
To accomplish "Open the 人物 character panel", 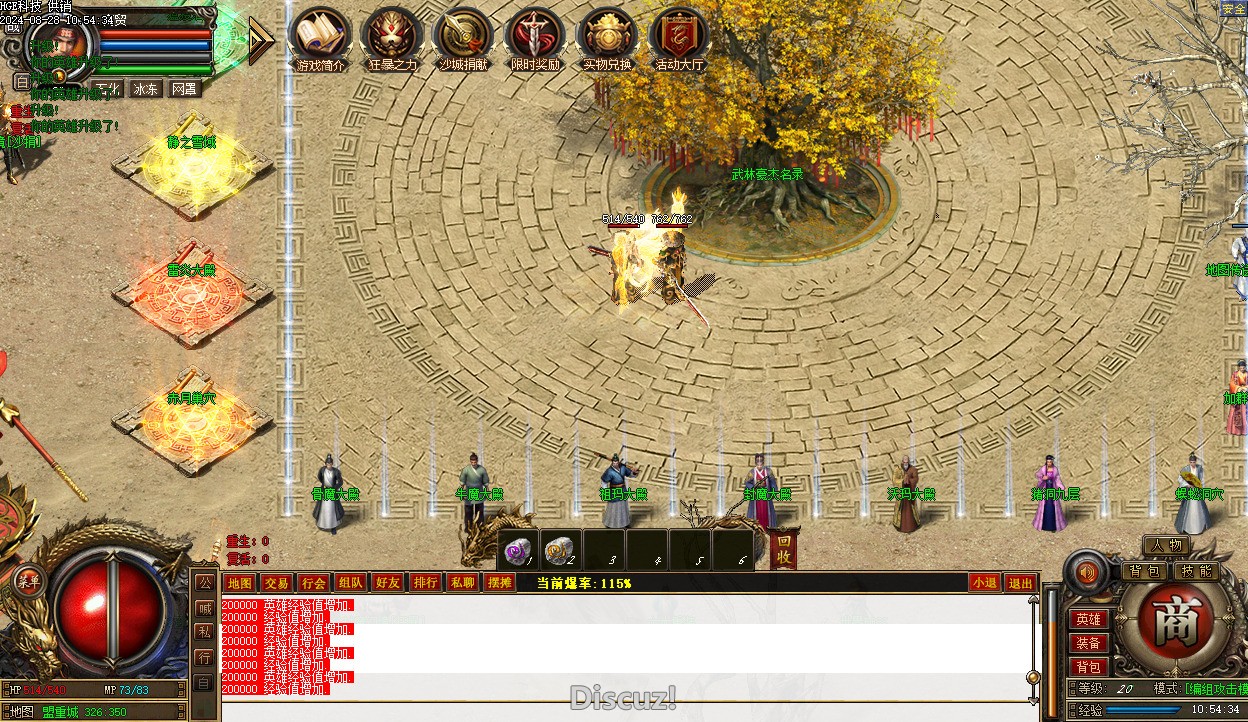I will point(1166,545).
